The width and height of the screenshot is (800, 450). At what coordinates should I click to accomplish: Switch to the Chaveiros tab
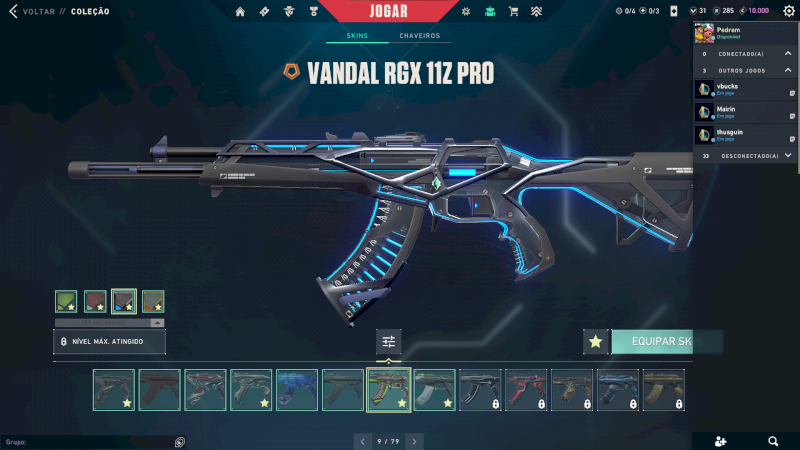click(x=419, y=36)
